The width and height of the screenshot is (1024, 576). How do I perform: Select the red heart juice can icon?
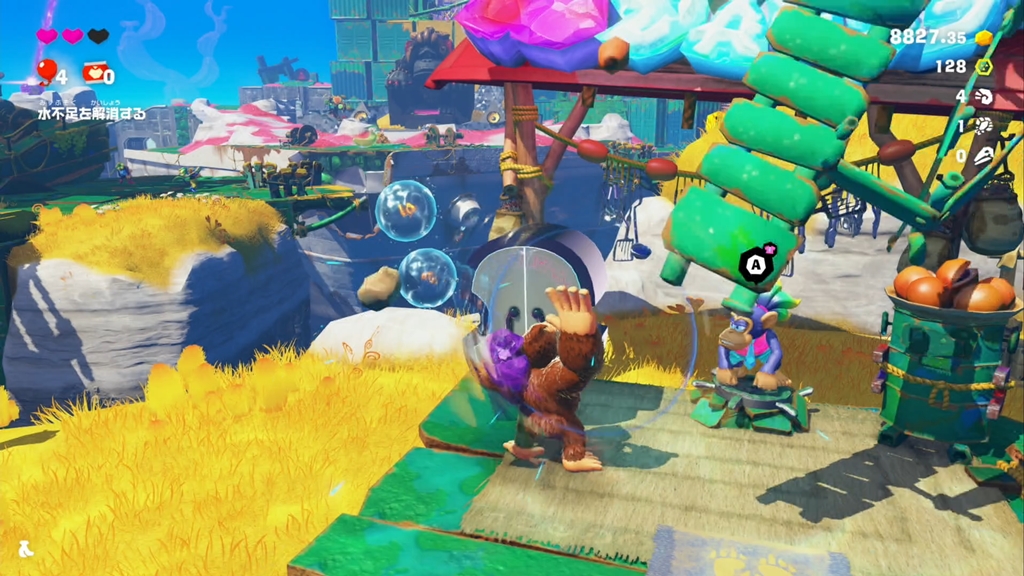[x=95, y=72]
